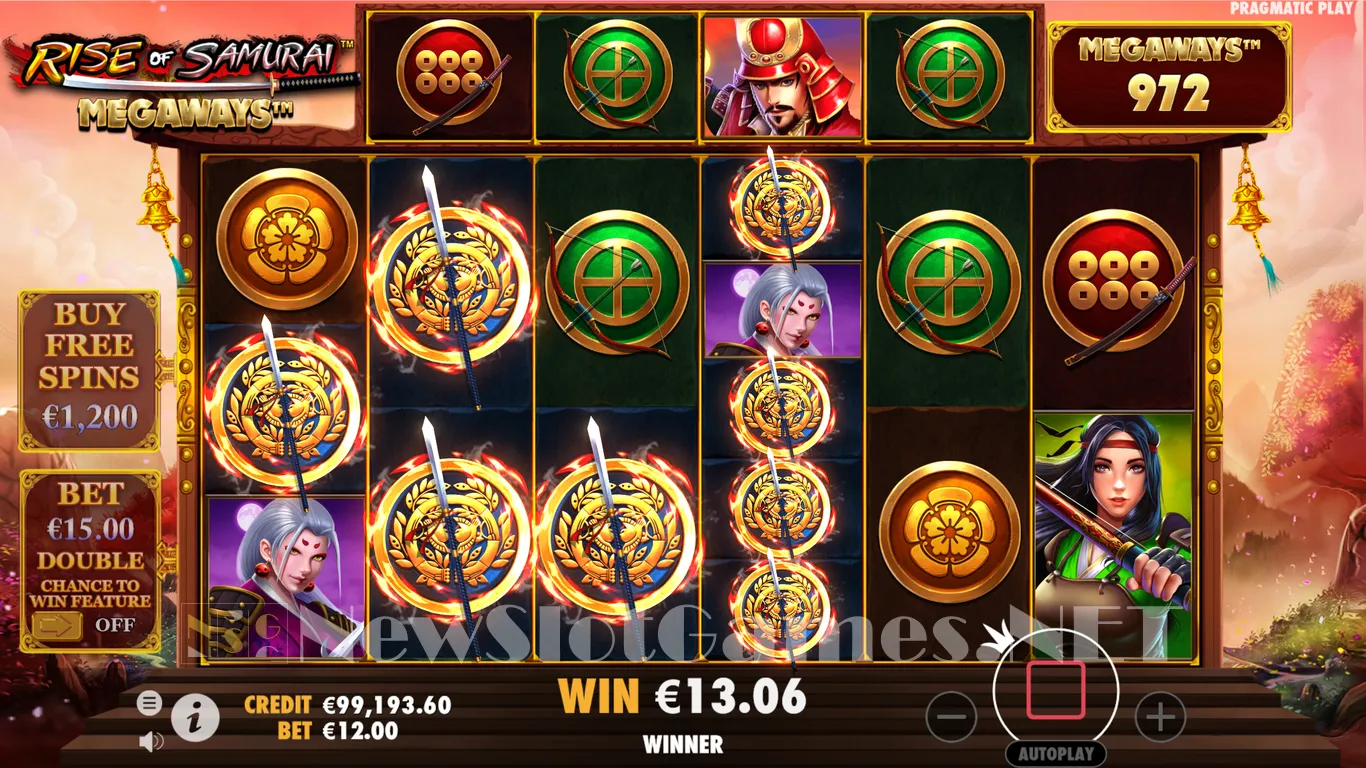Show the game info paytable

(x=195, y=717)
